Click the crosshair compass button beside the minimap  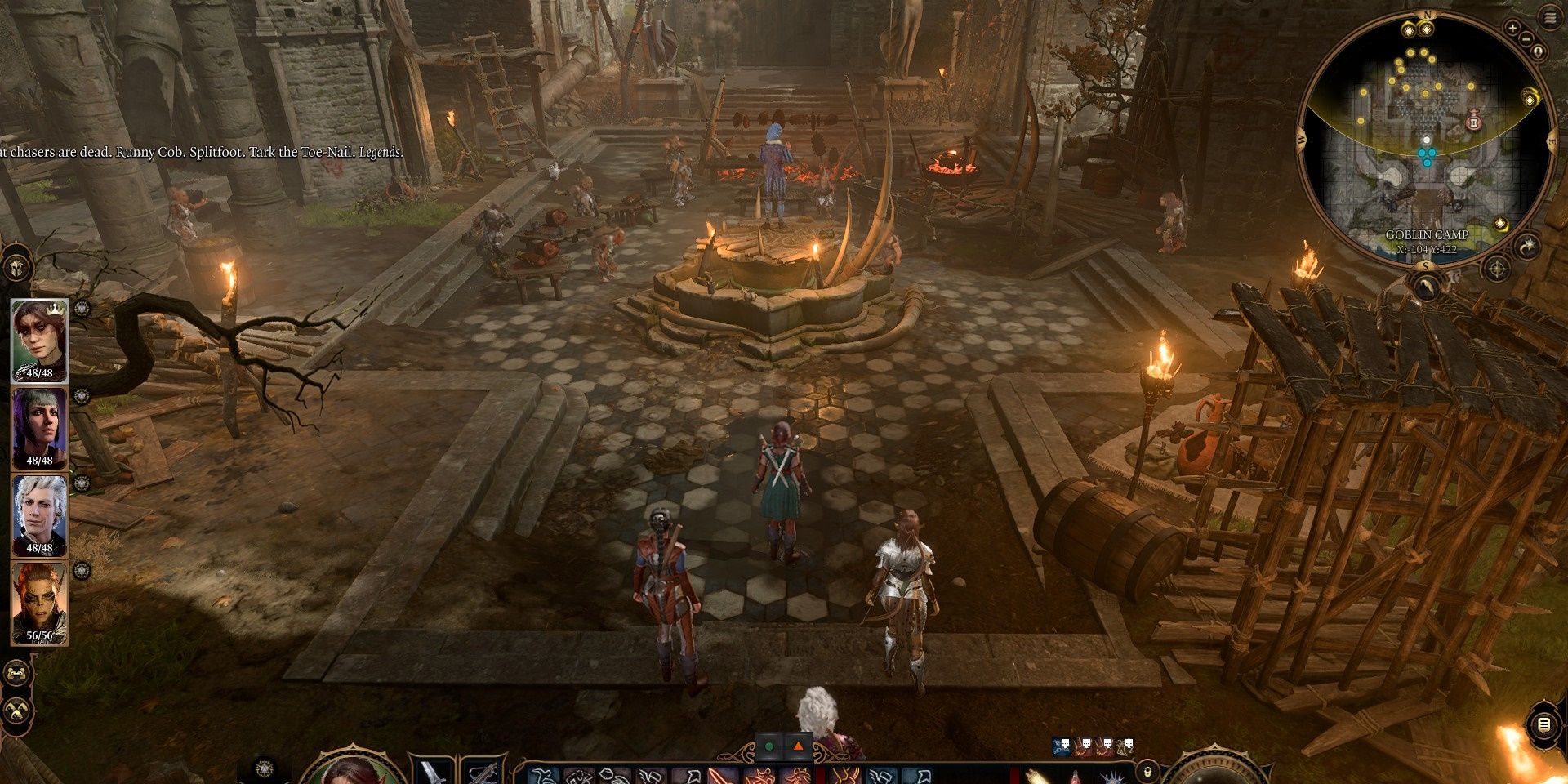[x=1496, y=268]
